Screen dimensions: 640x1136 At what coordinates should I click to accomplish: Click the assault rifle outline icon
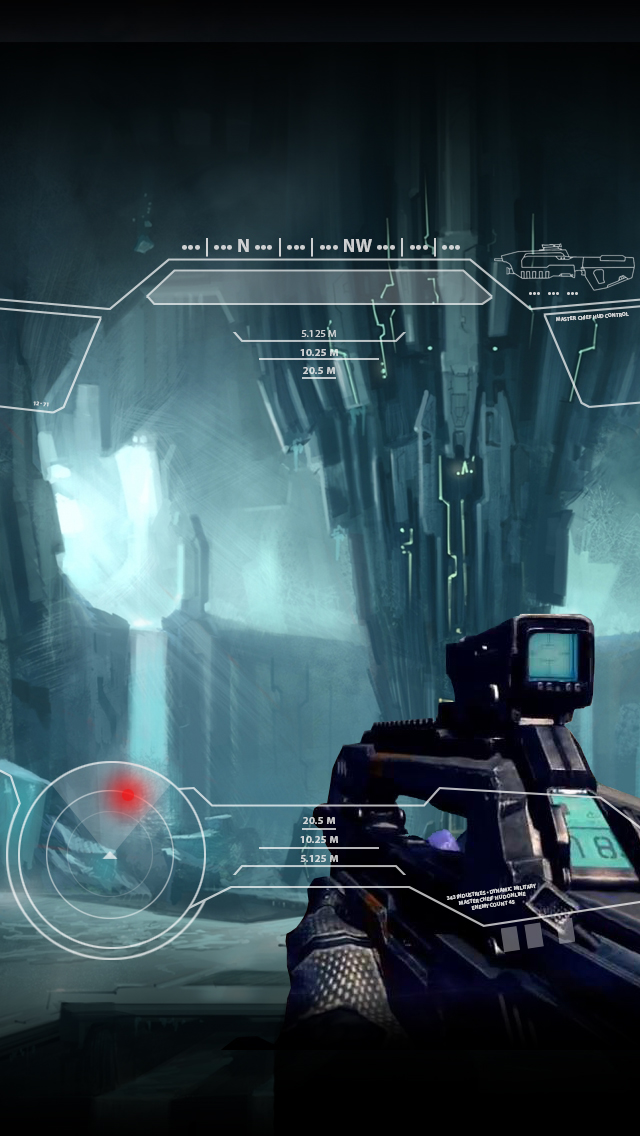tap(567, 267)
